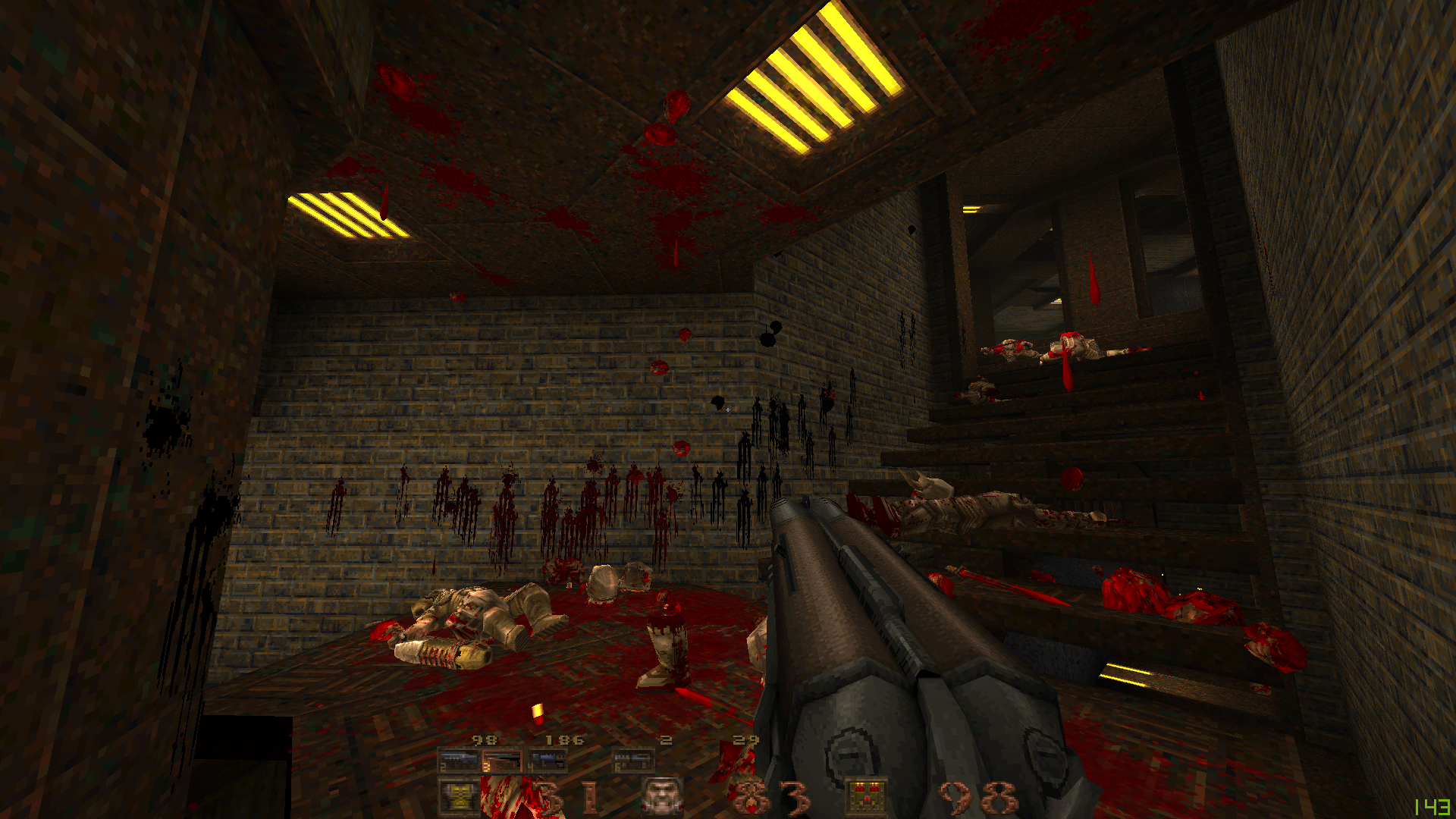This screenshot has width=1456, height=819.
Task: Click the armor value reading 31
Action: pos(565,796)
